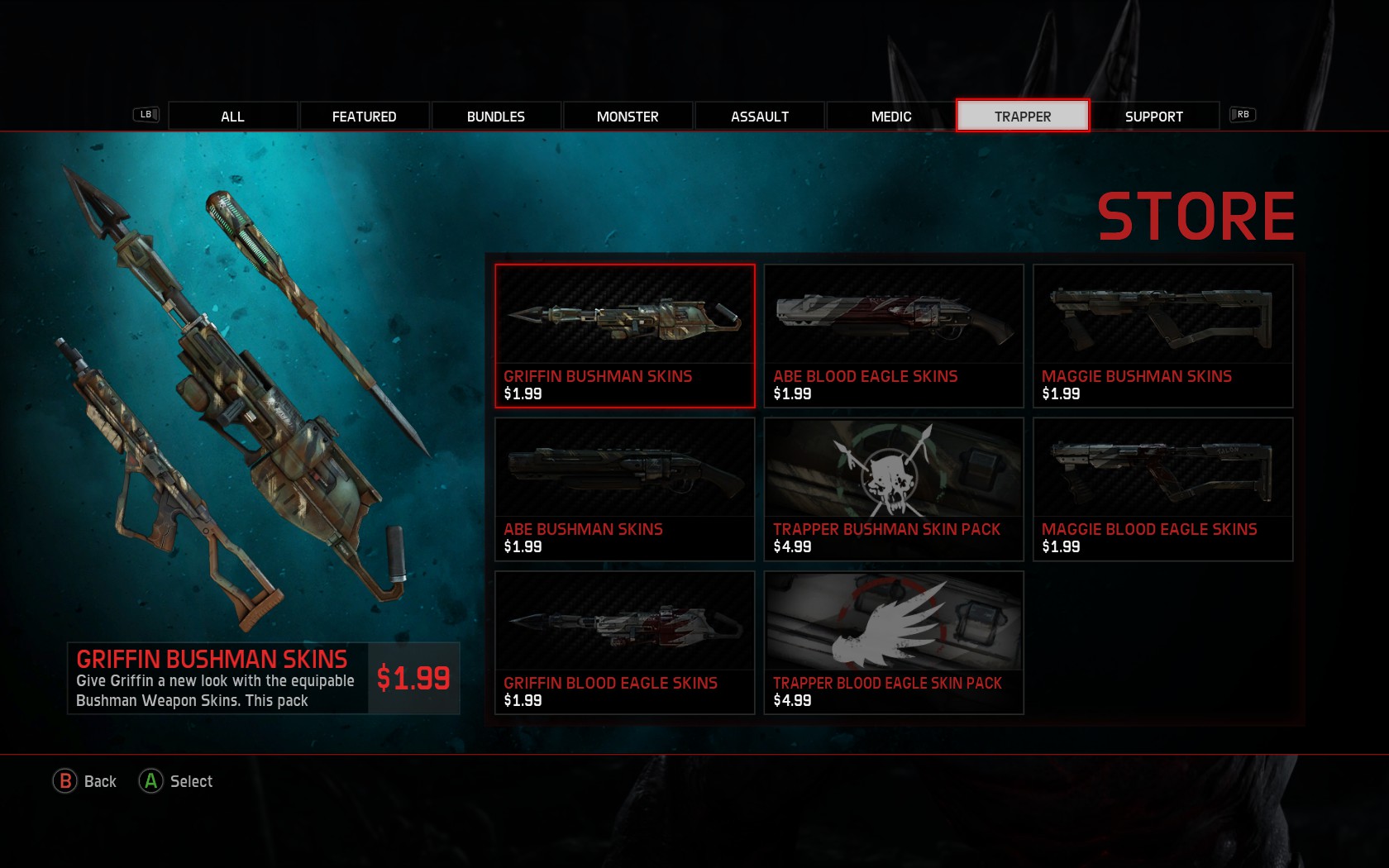
Task: Open the SUPPORT category
Action: (1154, 116)
